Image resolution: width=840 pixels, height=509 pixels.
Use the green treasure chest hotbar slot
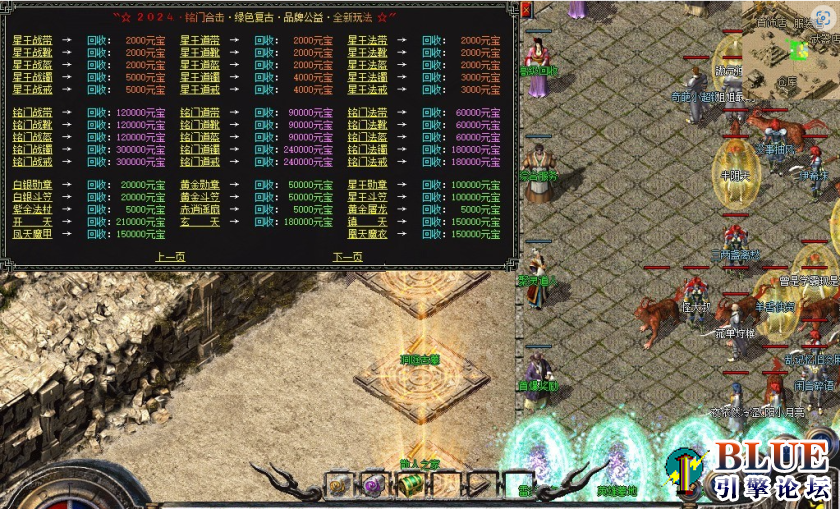click(x=410, y=485)
